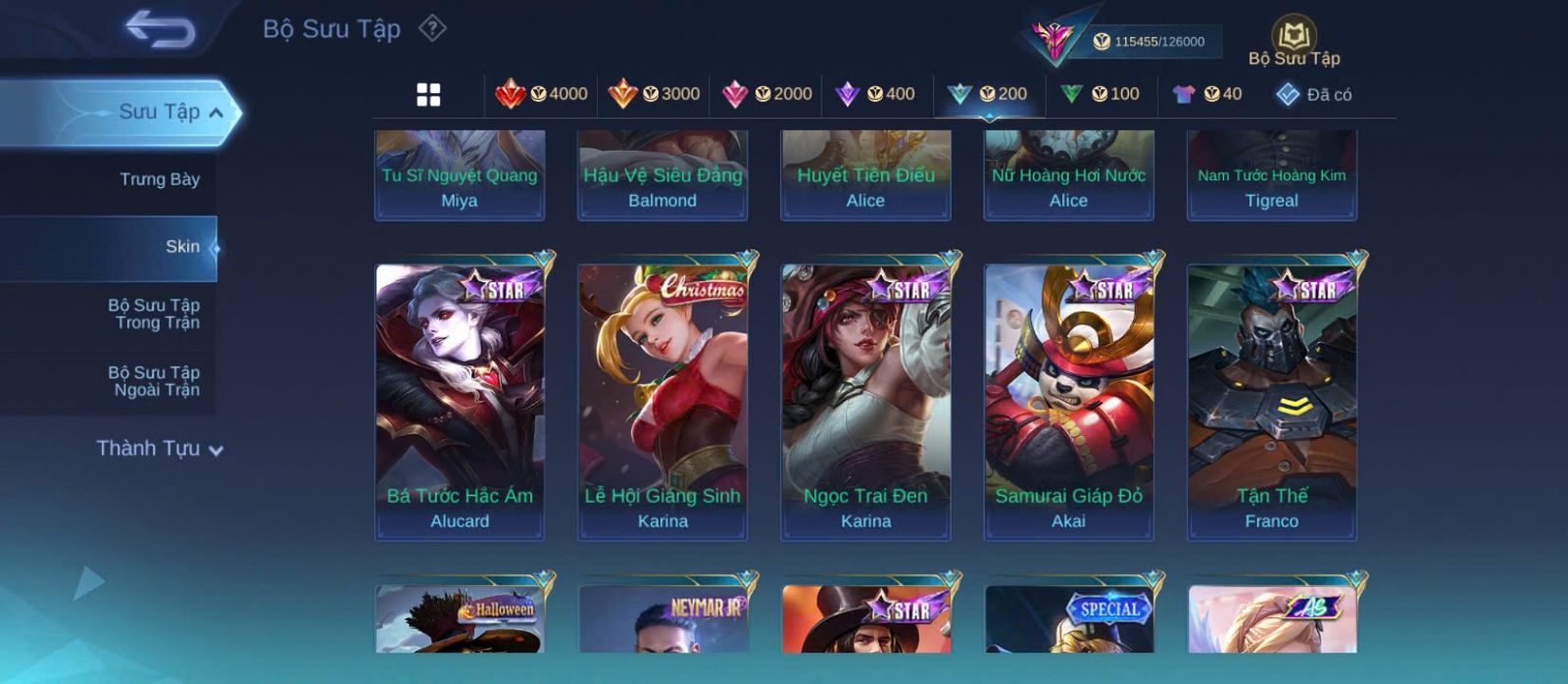Switch to the 400 points tier
1568x684 pixels.
tap(875, 94)
